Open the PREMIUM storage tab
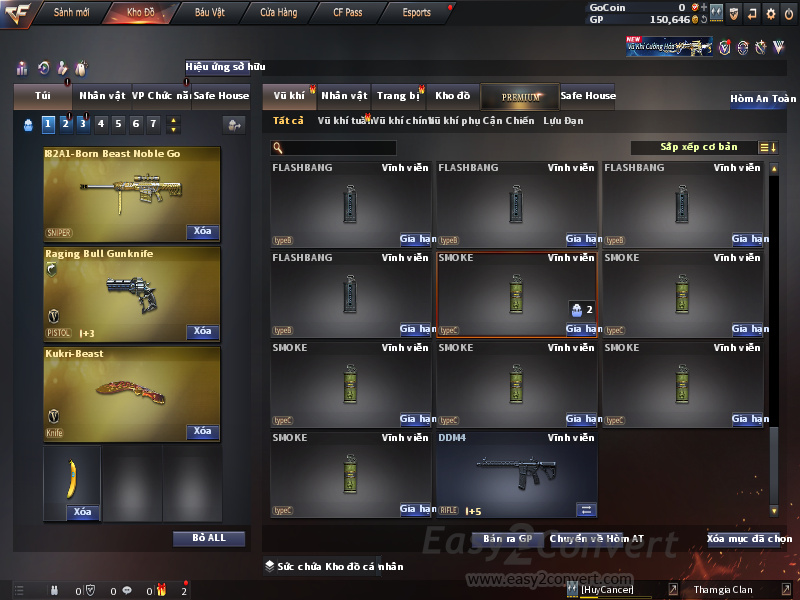Viewport: 800px width, 600px height. click(520, 96)
